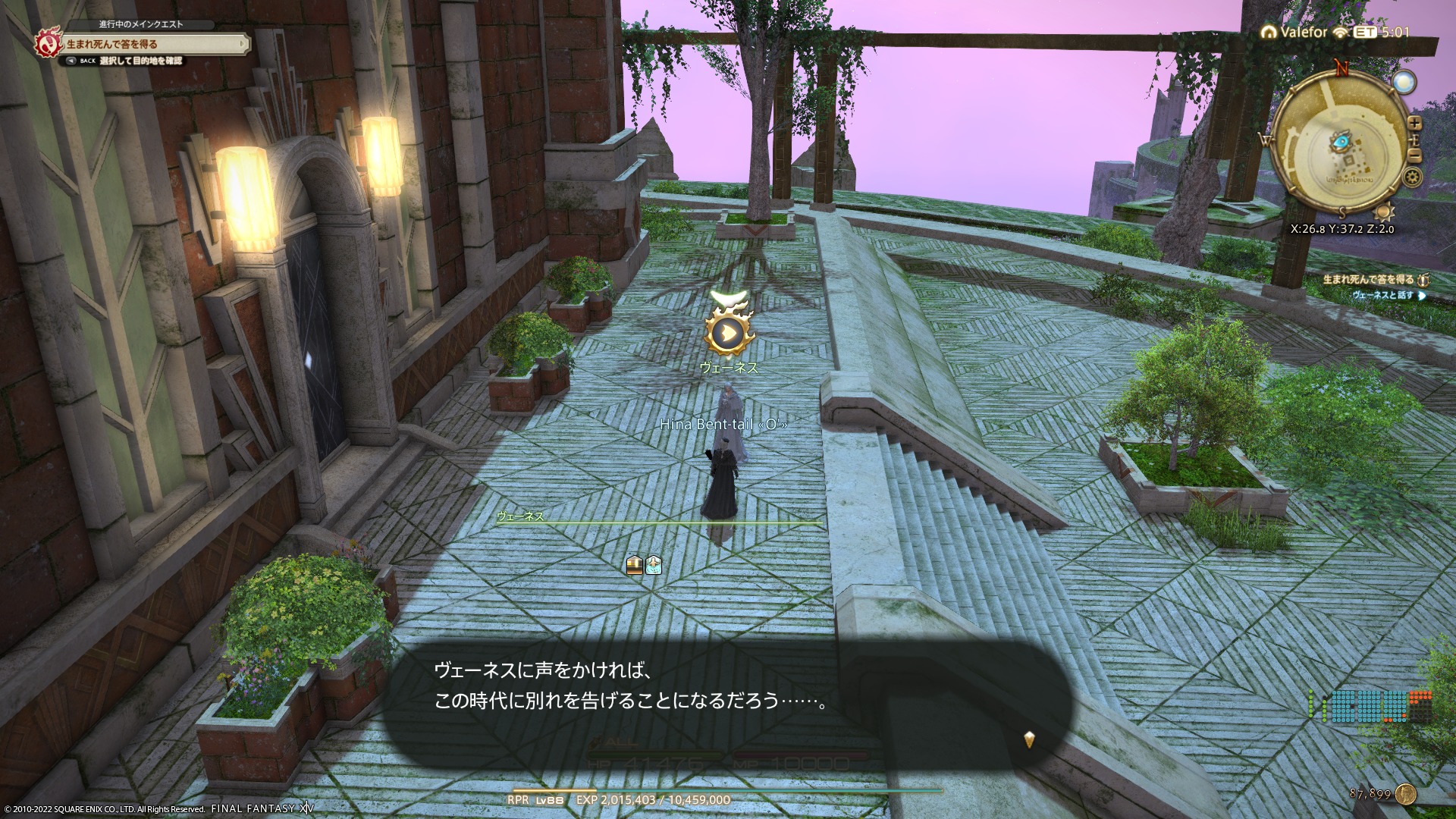This screenshot has width=1456, height=819.
Task: Zoom out the minimap with minus button
Action: point(1414,155)
